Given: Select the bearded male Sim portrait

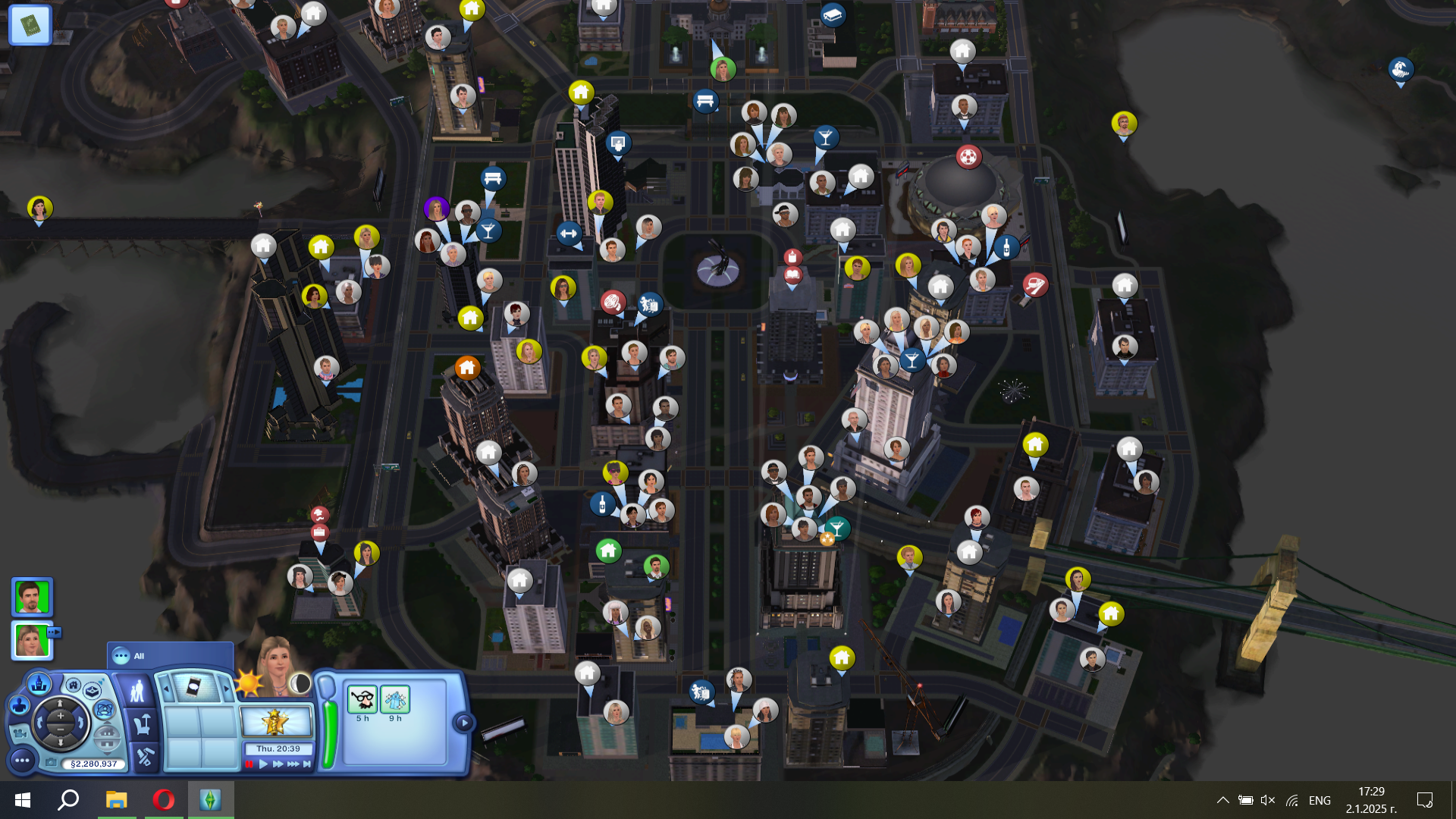Looking at the screenshot, I should click(32, 597).
